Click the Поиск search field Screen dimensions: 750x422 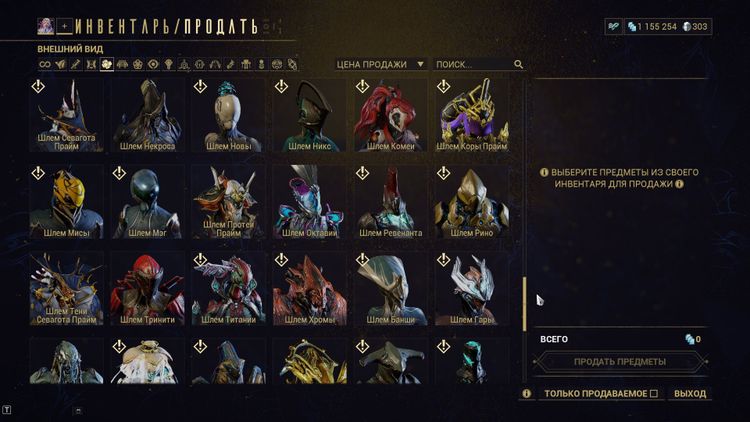coord(474,64)
